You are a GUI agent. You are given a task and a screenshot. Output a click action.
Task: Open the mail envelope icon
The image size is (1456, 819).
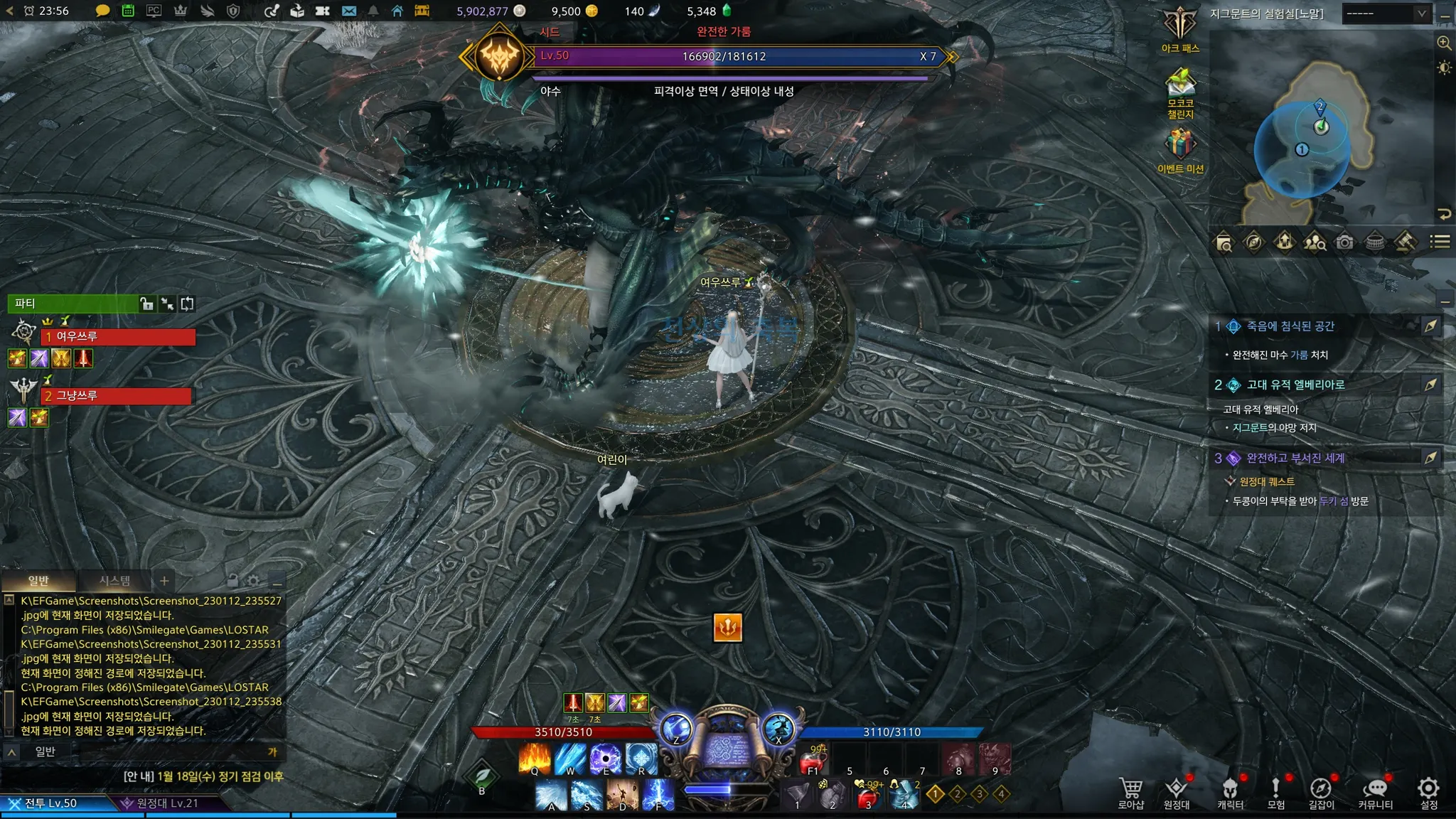[348, 11]
